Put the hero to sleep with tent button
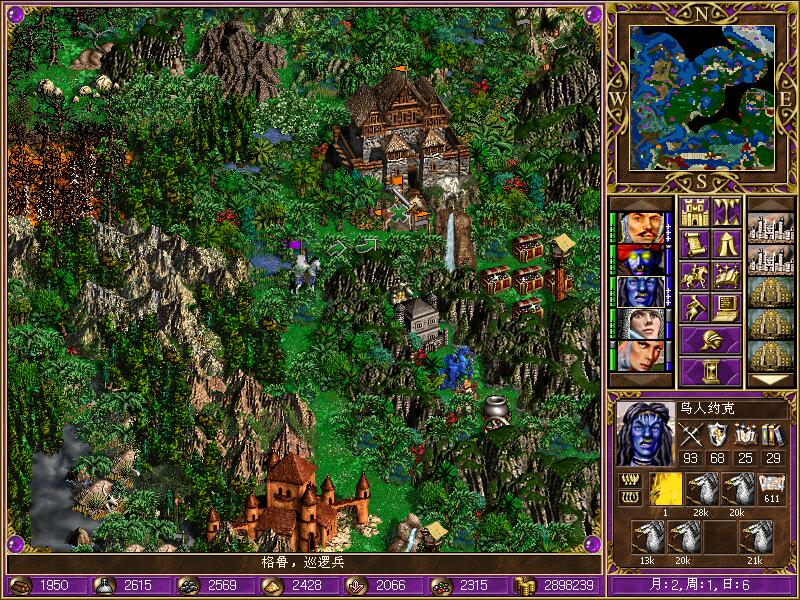The image size is (800, 600). [725, 243]
